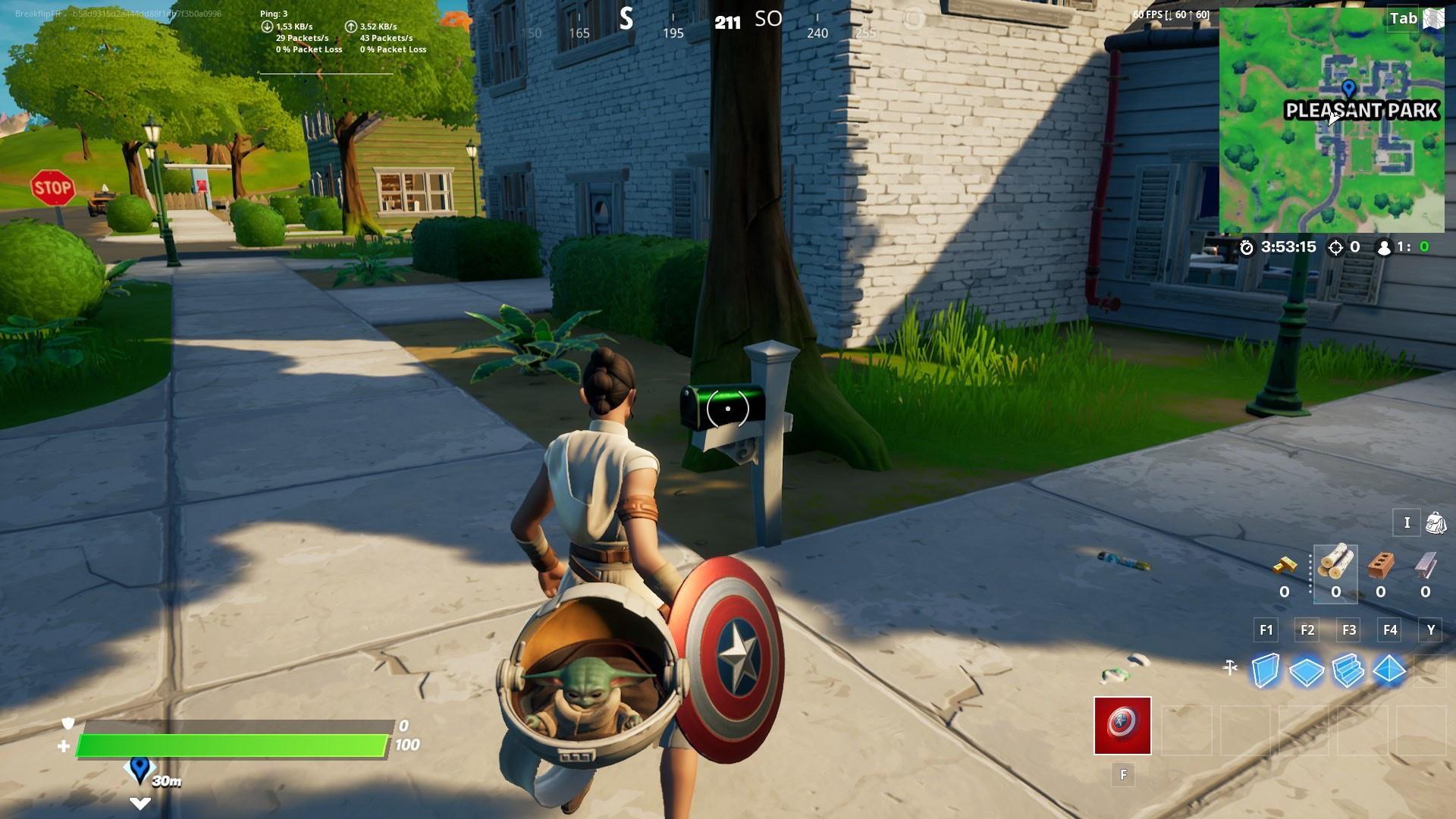The height and width of the screenshot is (819, 1456).
Task: Click the F1 build slot label
Action: click(x=1265, y=629)
